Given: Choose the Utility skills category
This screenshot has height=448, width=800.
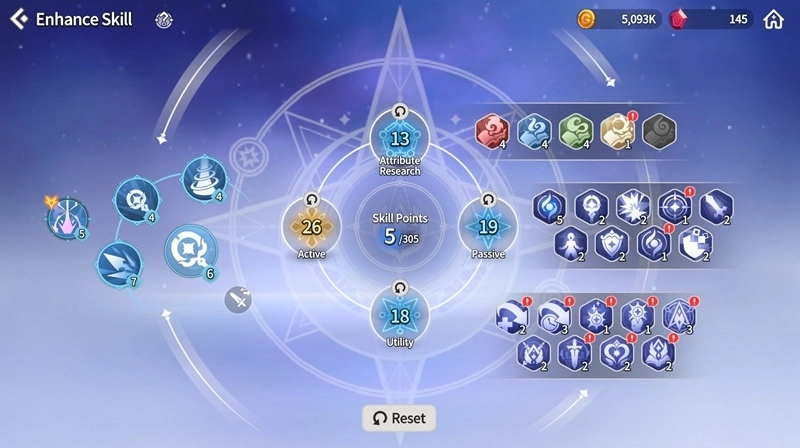Looking at the screenshot, I should click(x=400, y=316).
